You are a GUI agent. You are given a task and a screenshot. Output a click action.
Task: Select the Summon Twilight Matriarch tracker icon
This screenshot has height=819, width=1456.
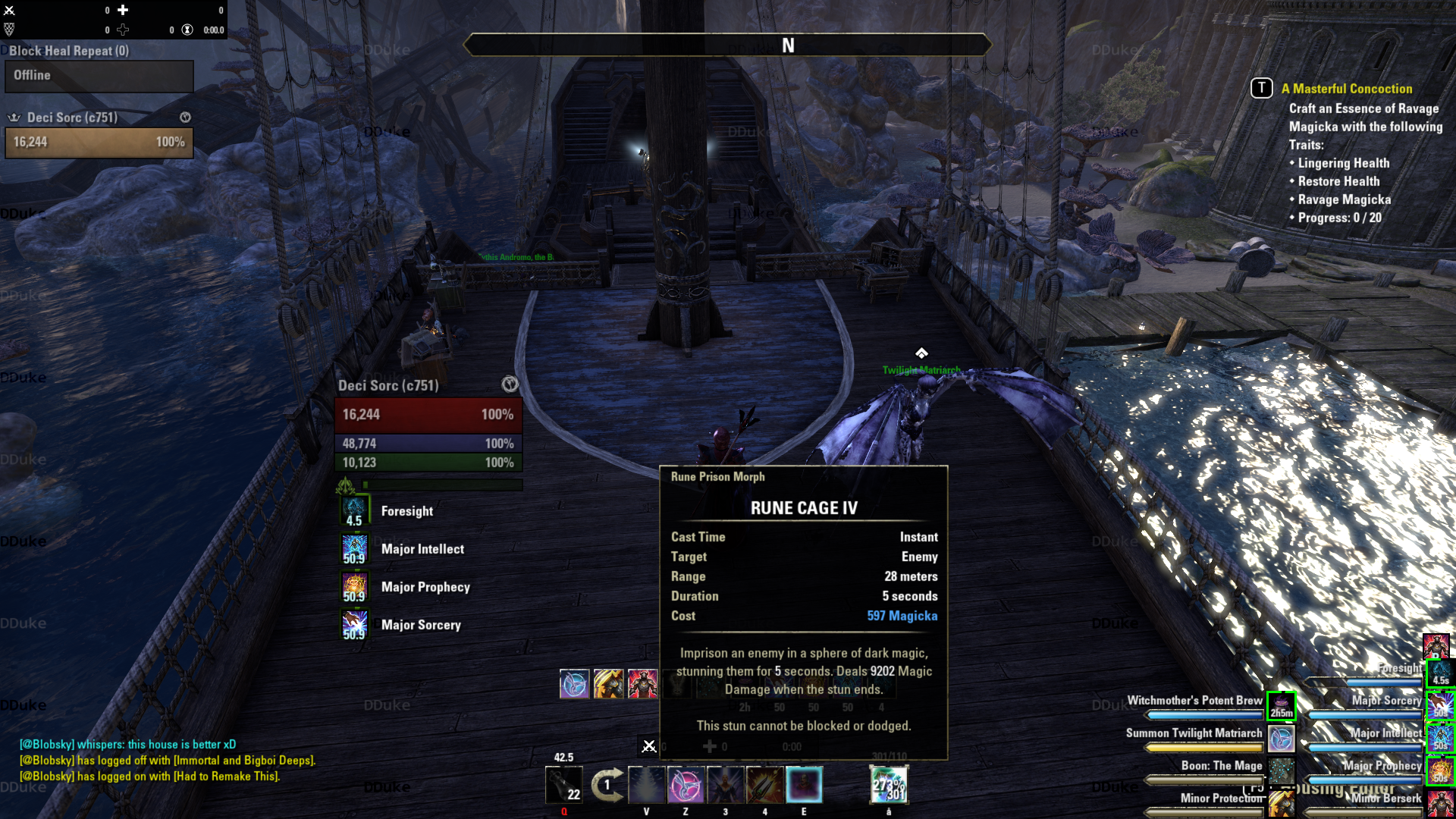click(x=1282, y=738)
